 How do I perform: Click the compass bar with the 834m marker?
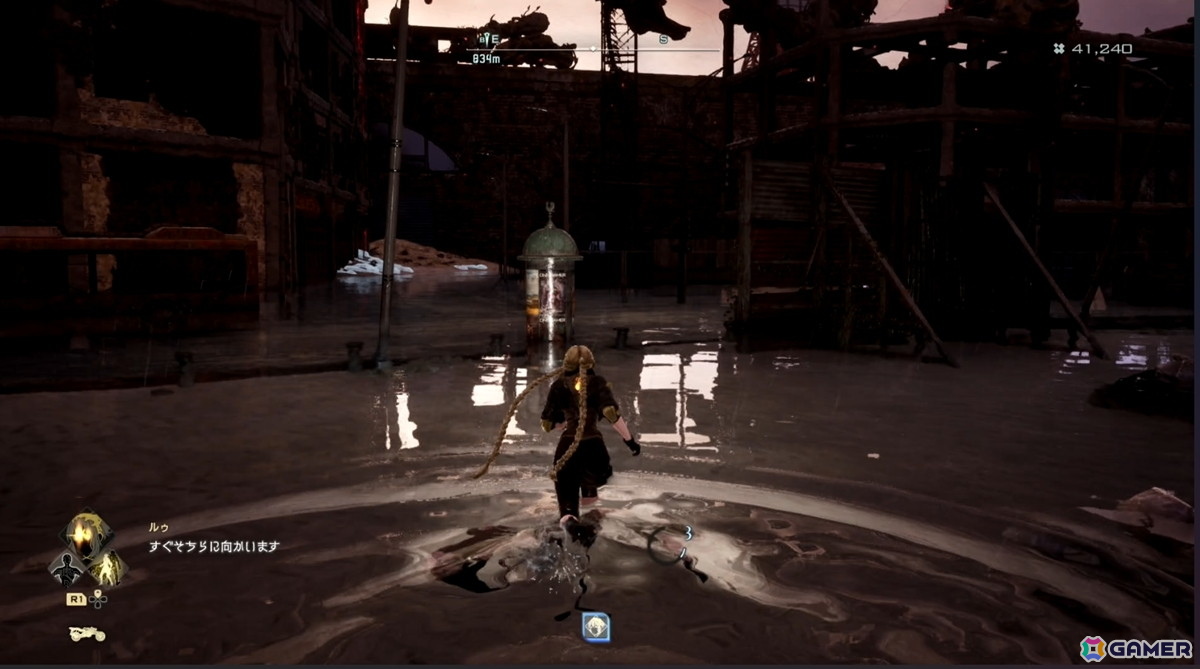coord(592,48)
